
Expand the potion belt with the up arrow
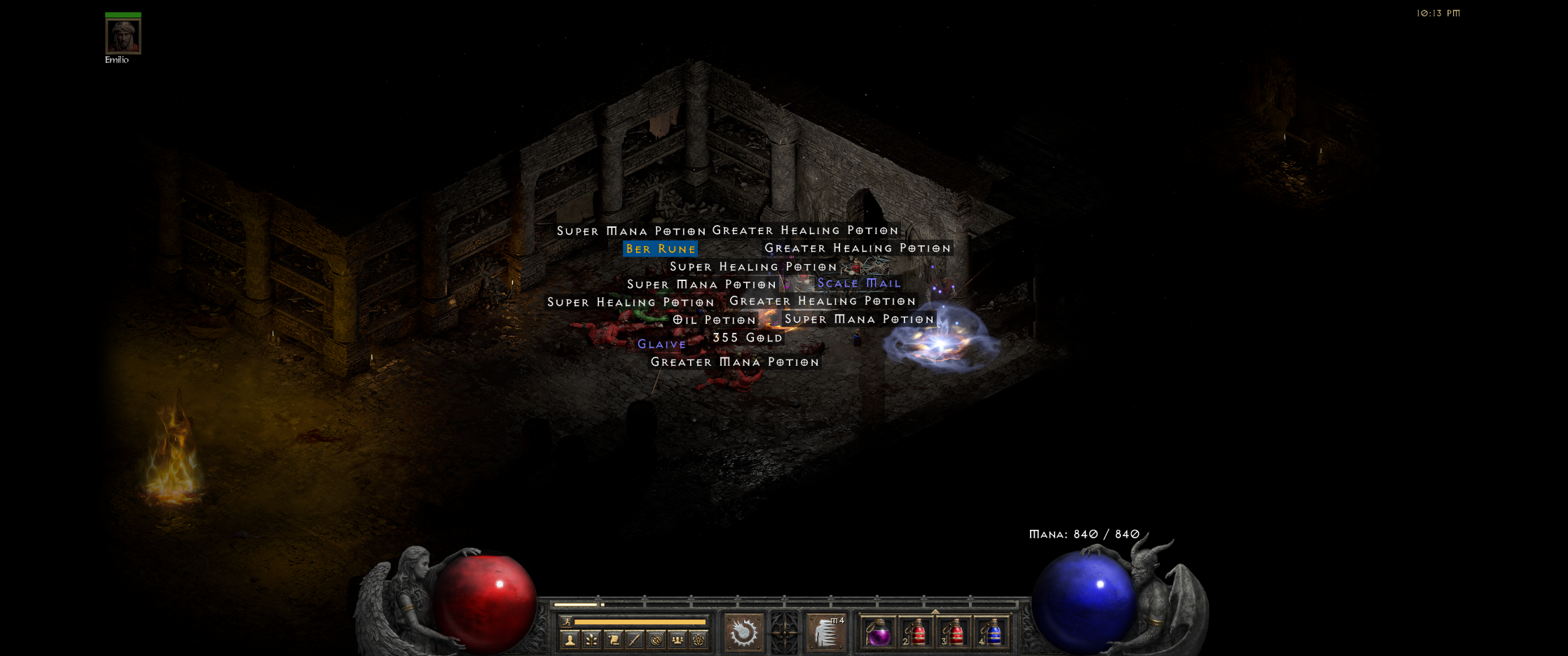coord(935,611)
